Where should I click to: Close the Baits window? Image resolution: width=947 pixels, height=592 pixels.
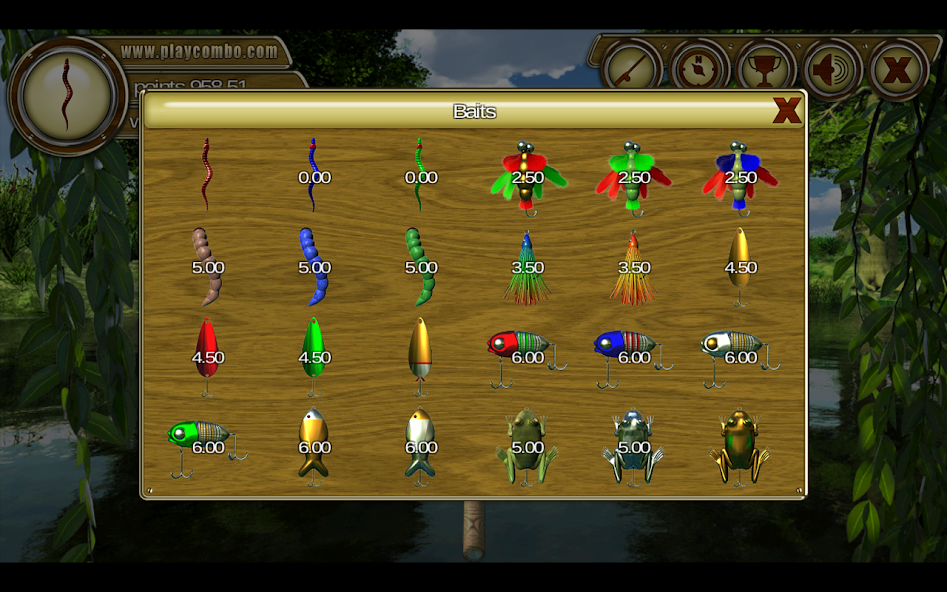tap(786, 111)
